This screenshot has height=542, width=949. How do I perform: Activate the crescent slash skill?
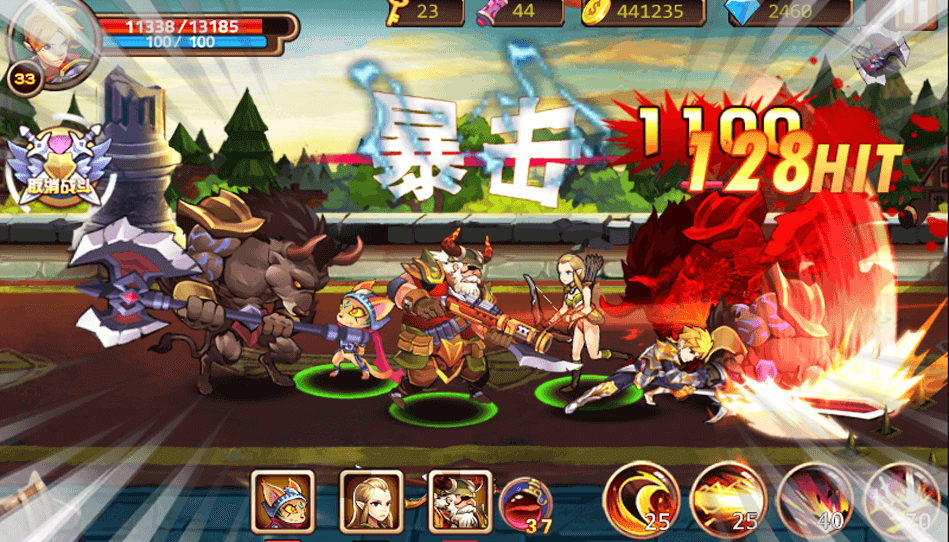click(641, 500)
